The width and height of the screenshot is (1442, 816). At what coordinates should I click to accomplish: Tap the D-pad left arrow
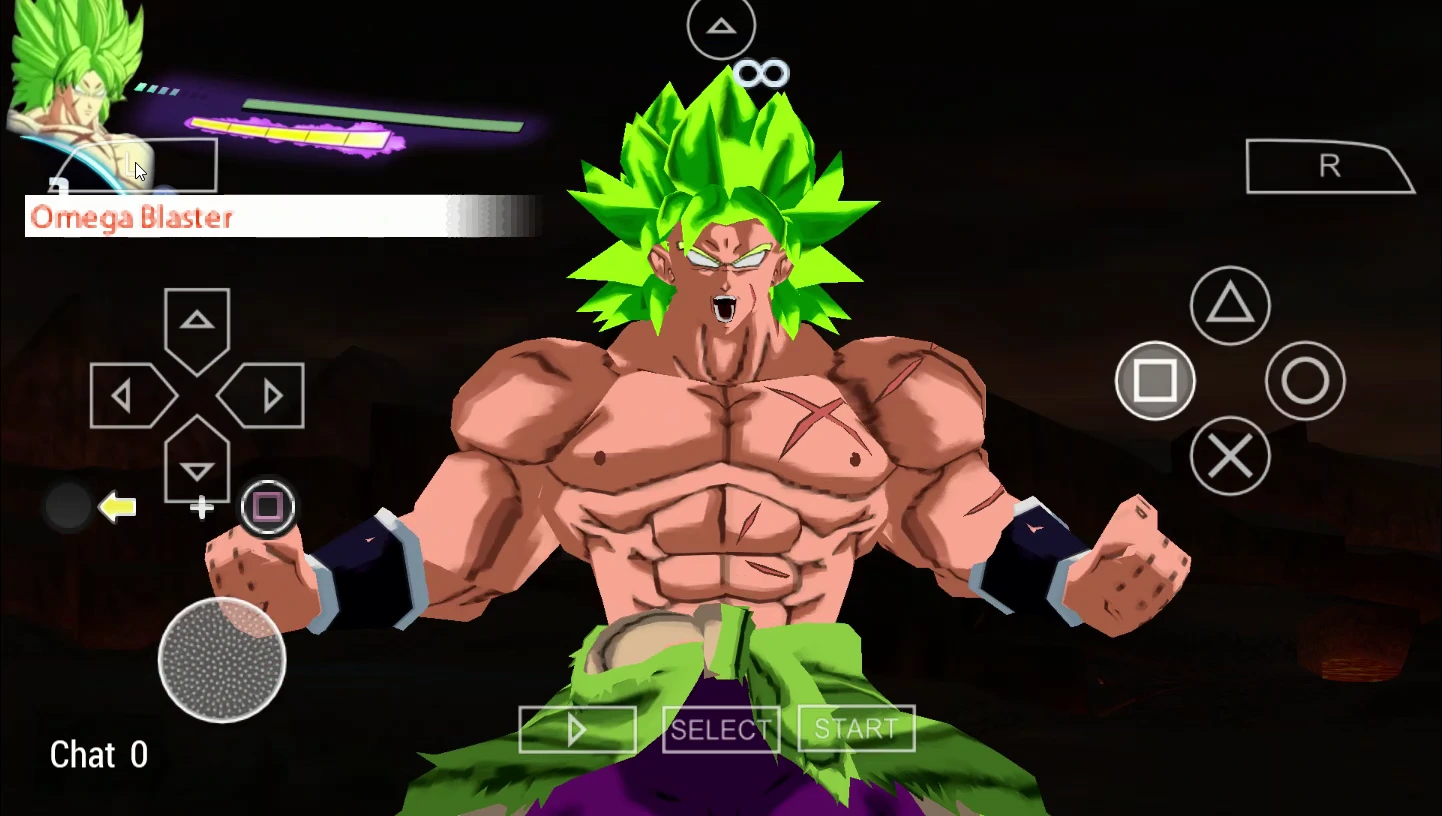pos(126,397)
